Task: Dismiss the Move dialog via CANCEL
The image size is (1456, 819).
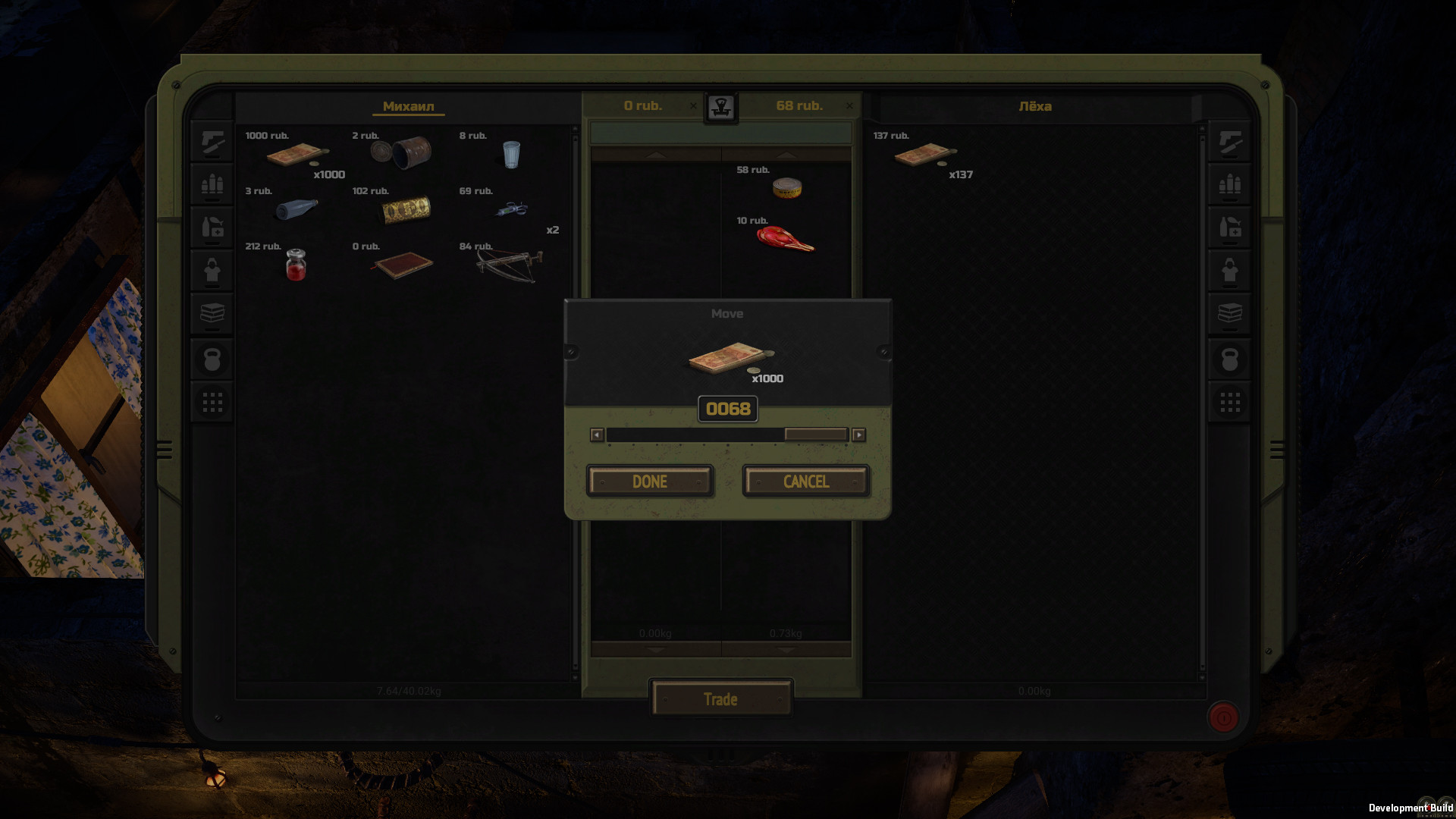Action: (x=806, y=481)
